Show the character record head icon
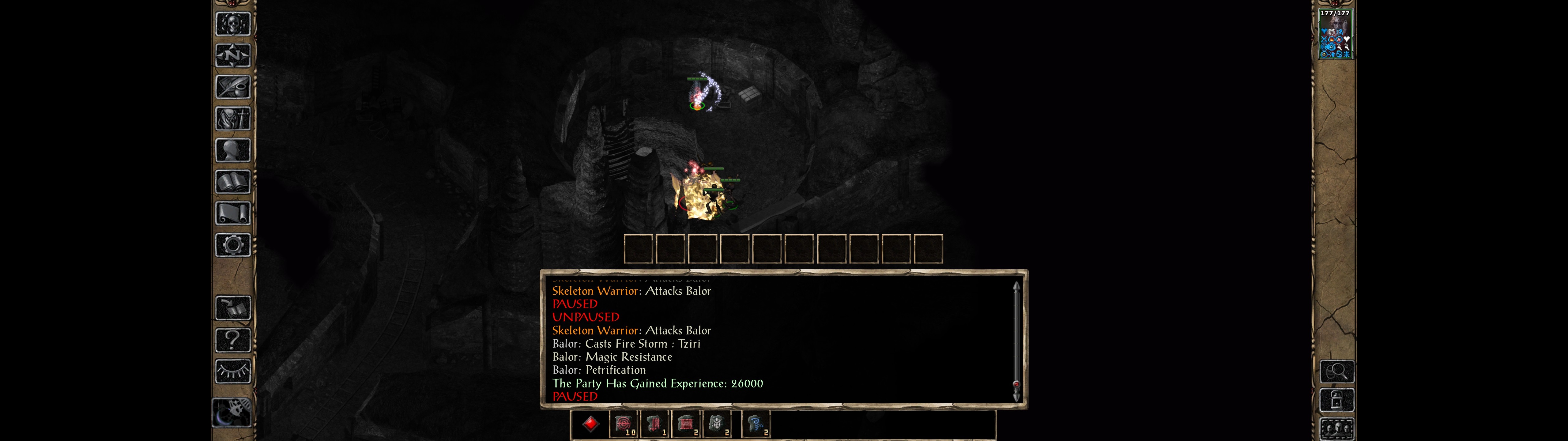 click(233, 150)
